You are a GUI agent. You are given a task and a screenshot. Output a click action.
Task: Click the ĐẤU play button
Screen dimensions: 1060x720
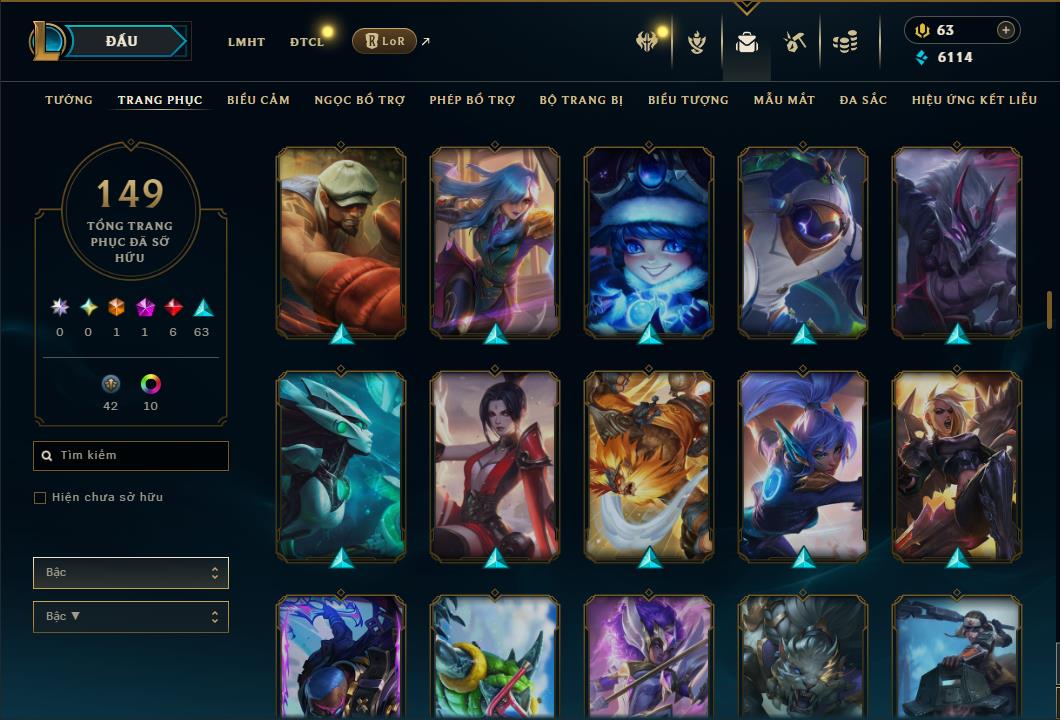tap(122, 41)
